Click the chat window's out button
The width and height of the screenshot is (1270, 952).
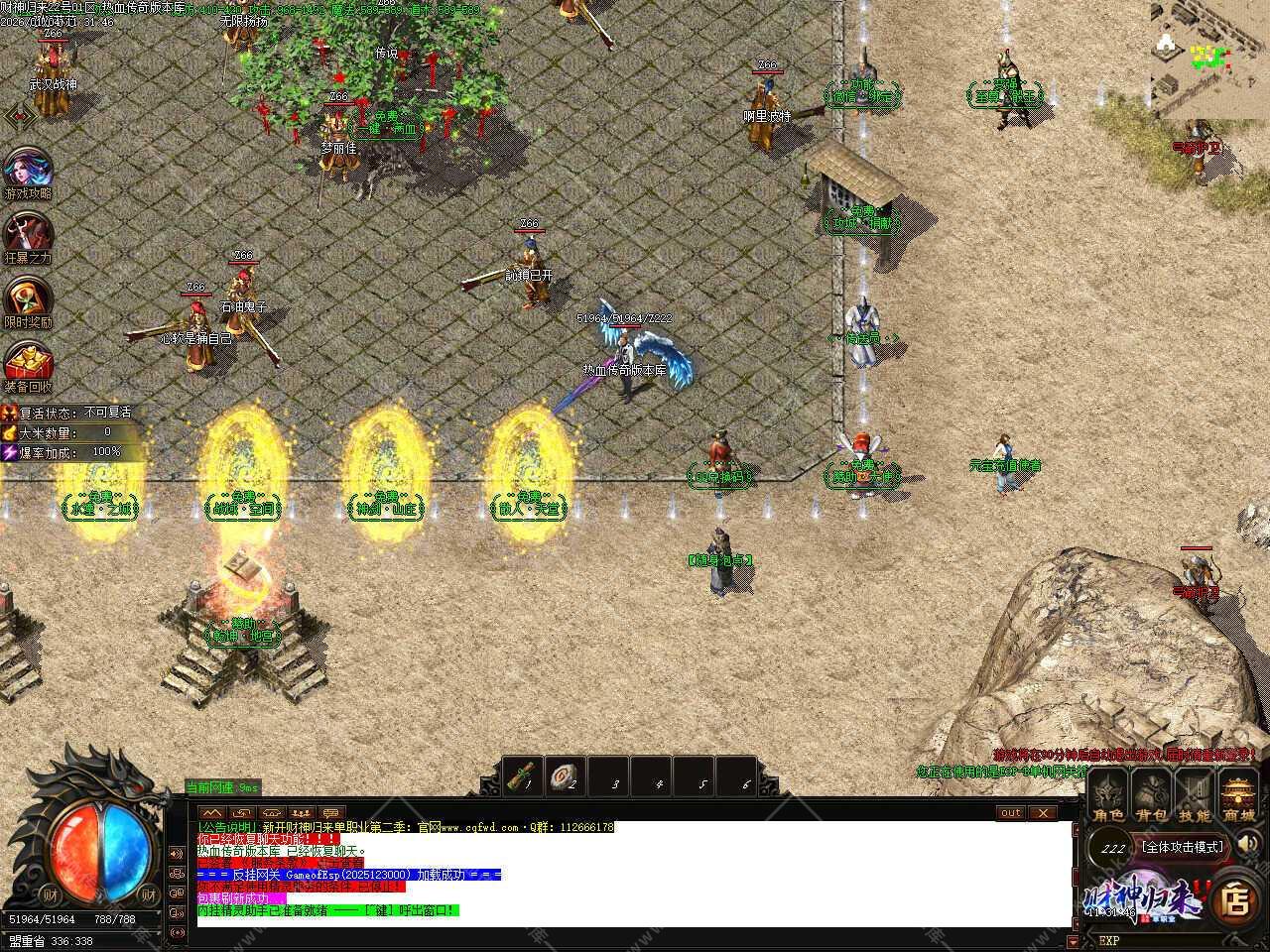tap(1010, 813)
